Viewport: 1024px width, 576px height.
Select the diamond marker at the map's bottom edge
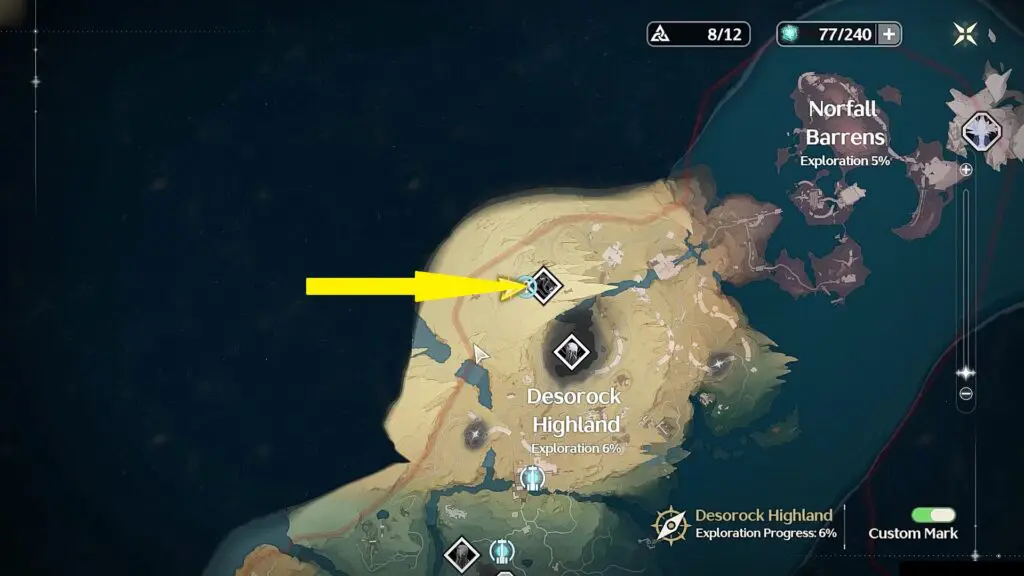462,553
